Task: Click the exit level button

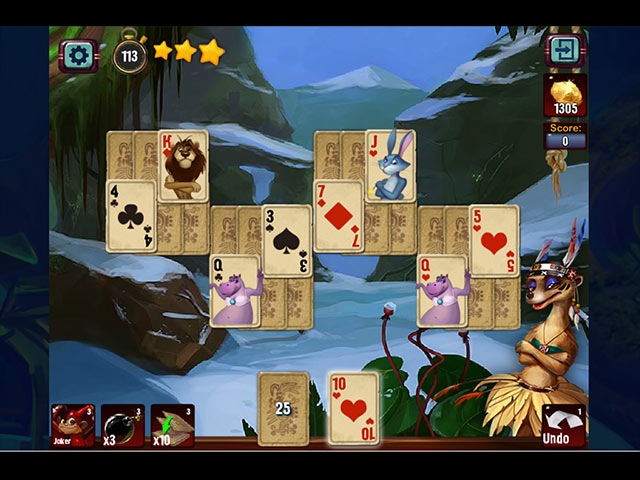Action: [x=563, y=51]
